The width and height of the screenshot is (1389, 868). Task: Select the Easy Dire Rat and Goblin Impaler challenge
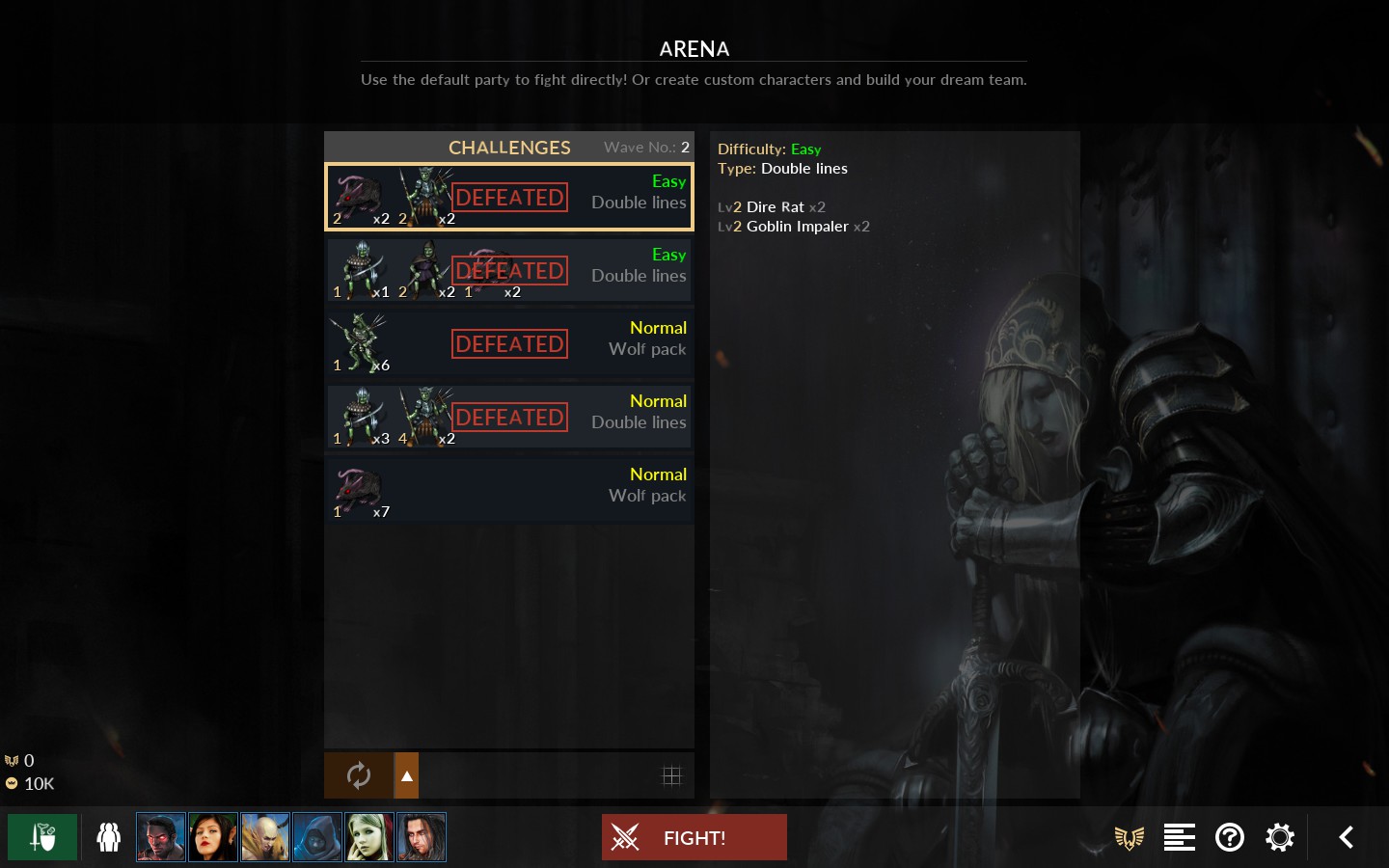pos(509,198)
